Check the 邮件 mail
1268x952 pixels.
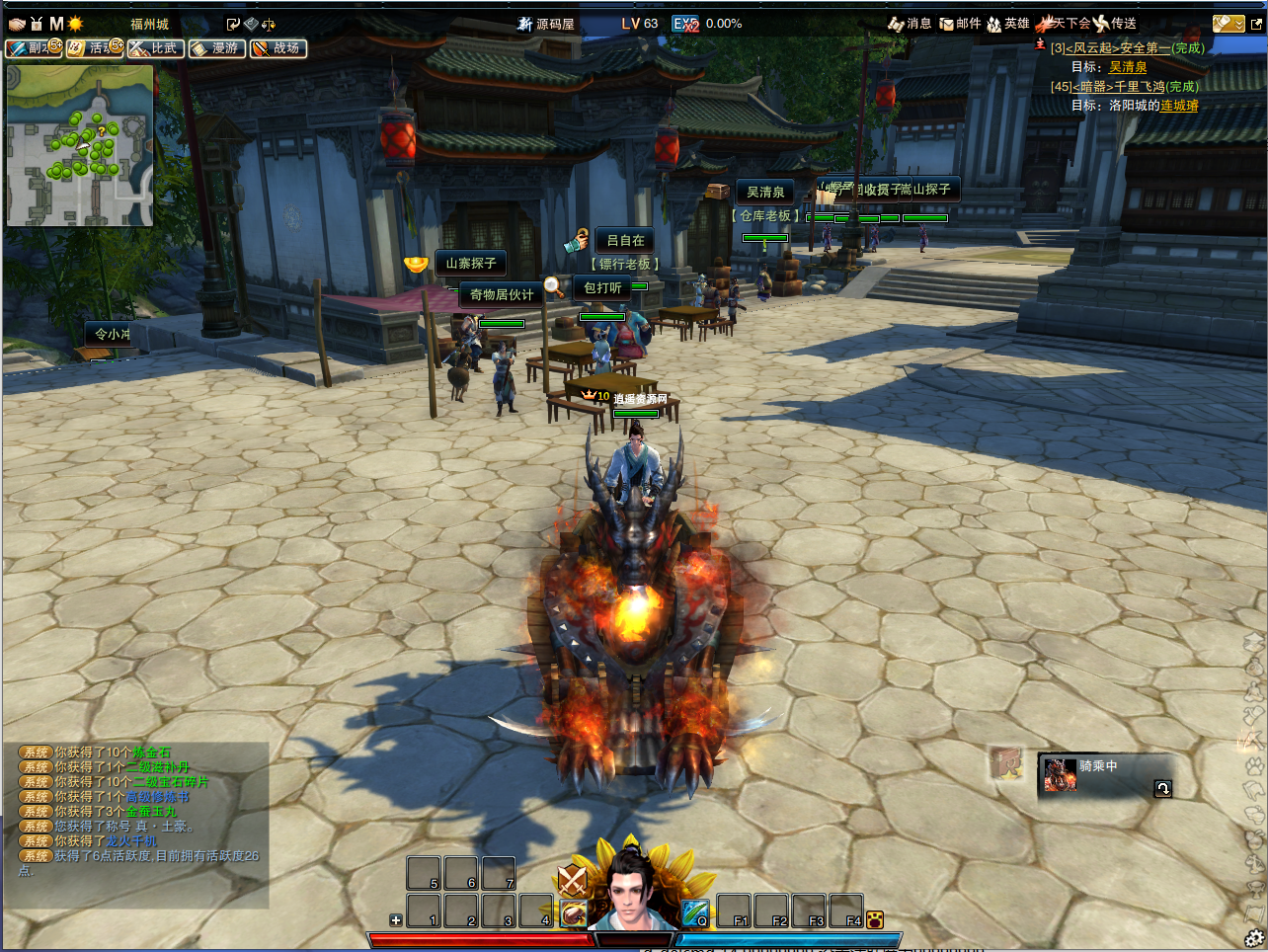[960, 24]
